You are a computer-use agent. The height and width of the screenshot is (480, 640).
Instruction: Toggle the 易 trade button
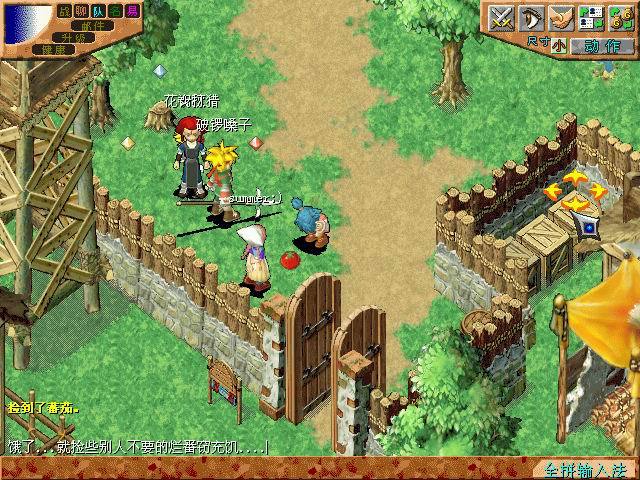133,10
